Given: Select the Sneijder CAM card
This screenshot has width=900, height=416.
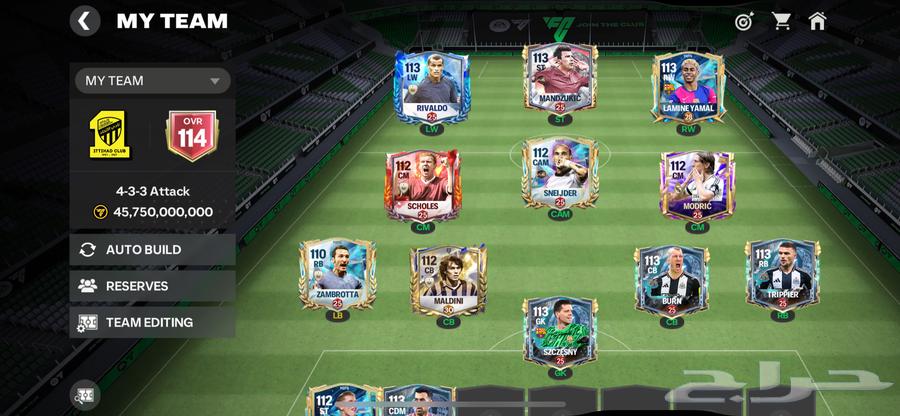Looking at the screenshot, I should tap(560, 176).
